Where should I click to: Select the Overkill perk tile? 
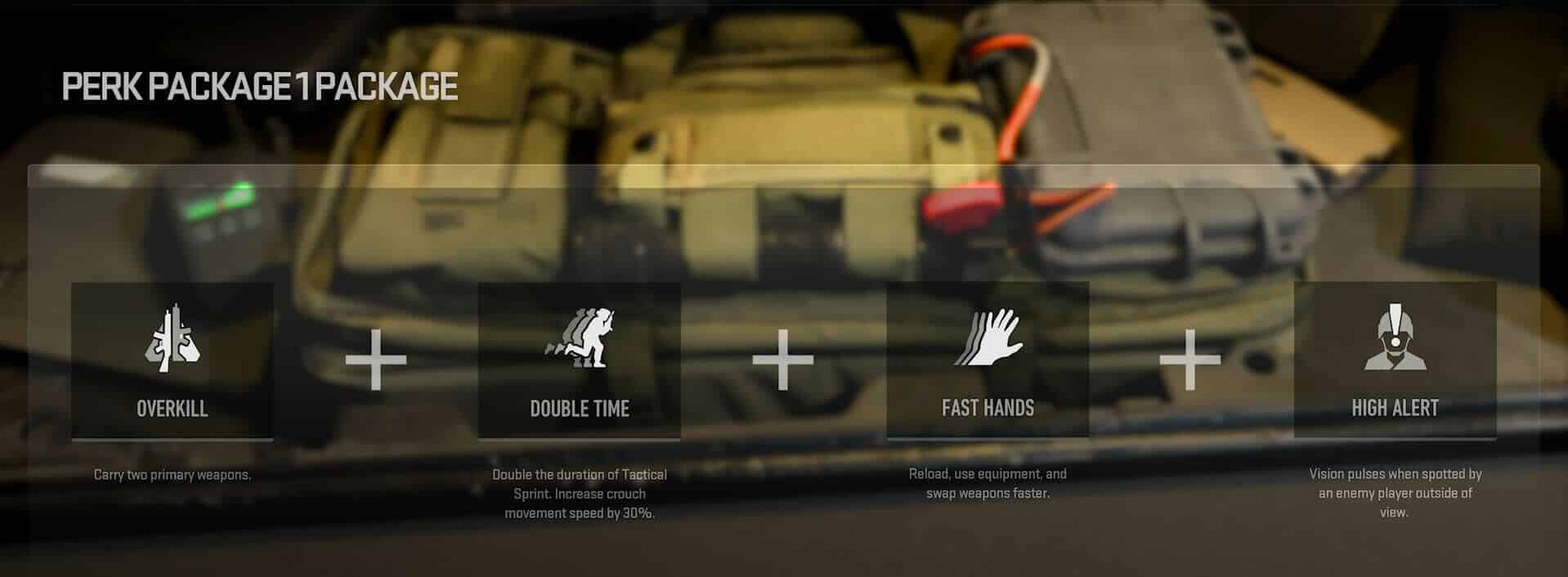click(172, 360)
